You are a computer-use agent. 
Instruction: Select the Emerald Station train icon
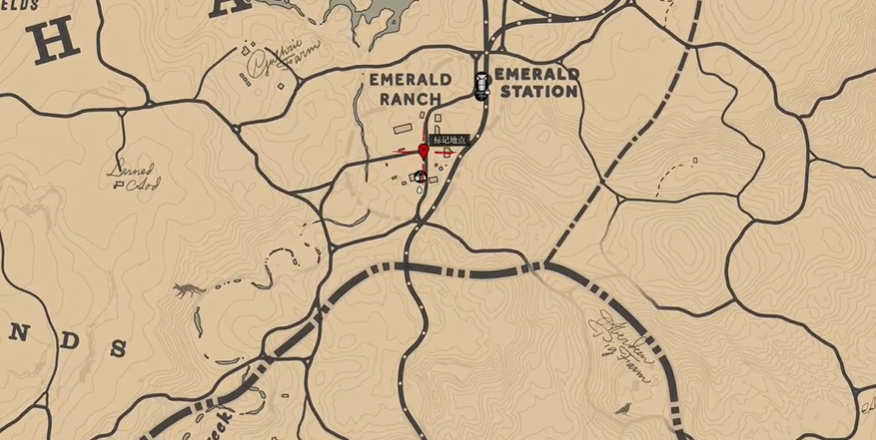[x=481, y=85]
